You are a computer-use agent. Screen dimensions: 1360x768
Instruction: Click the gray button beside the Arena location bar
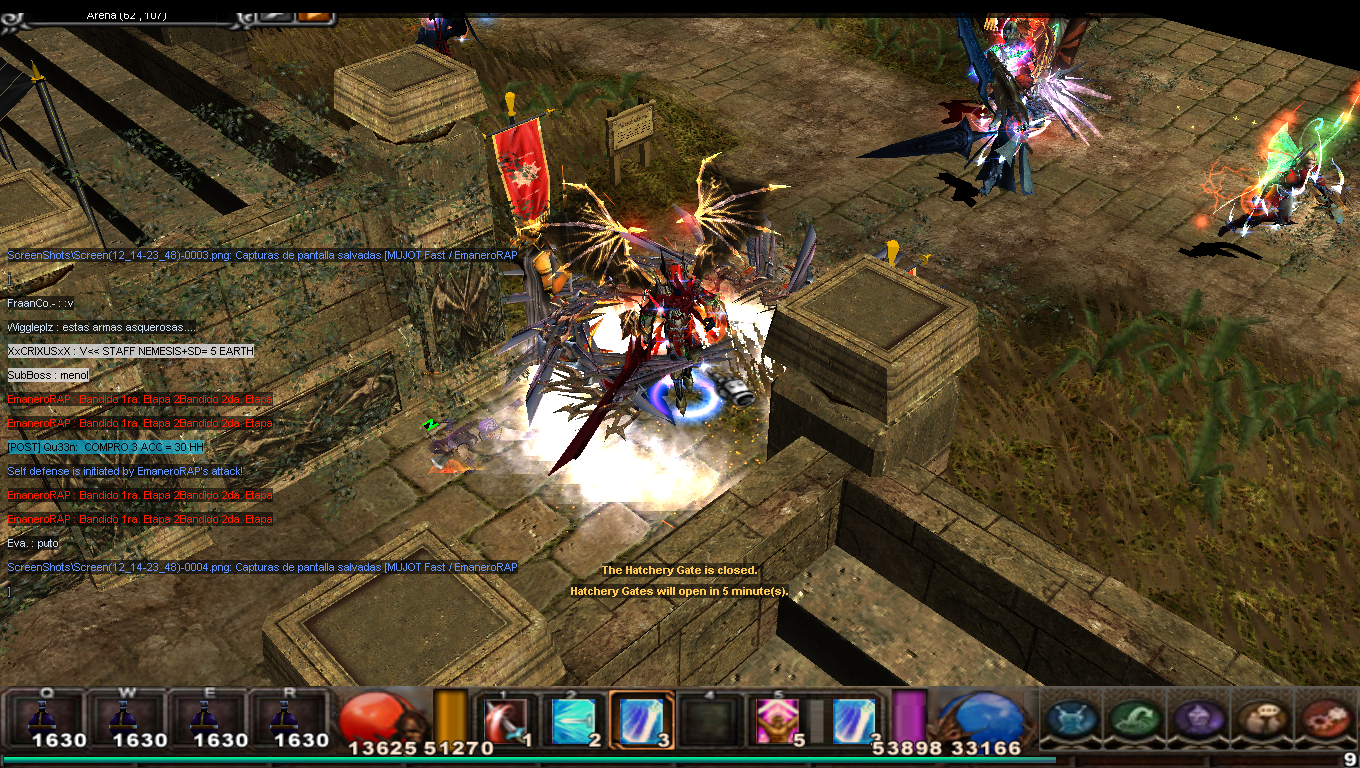click(275, 14)
